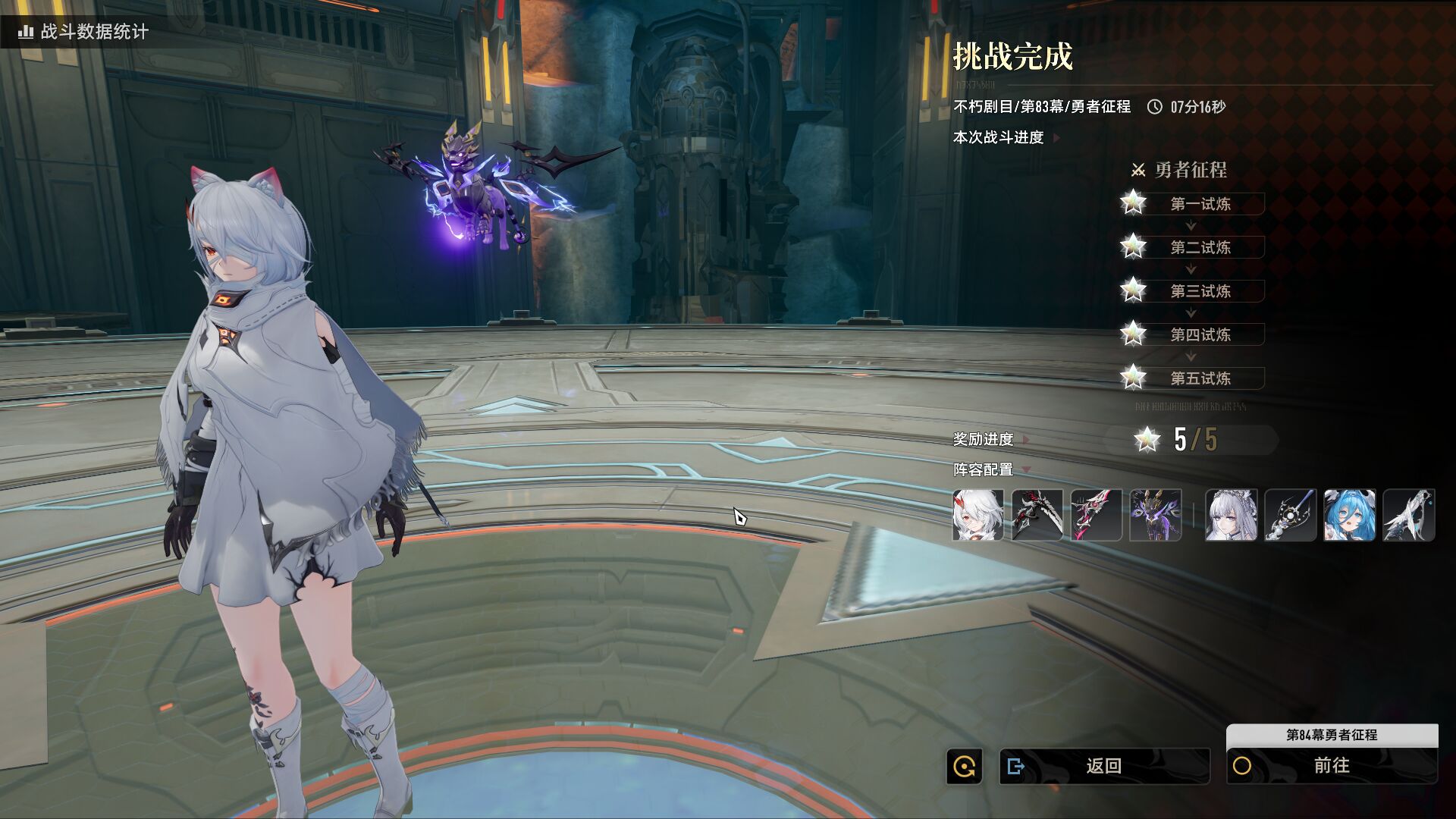The width and height of the screenshot is (1456, 819).
Task: View the purple lightning beast companion icon
Action: click(1155, 515)
